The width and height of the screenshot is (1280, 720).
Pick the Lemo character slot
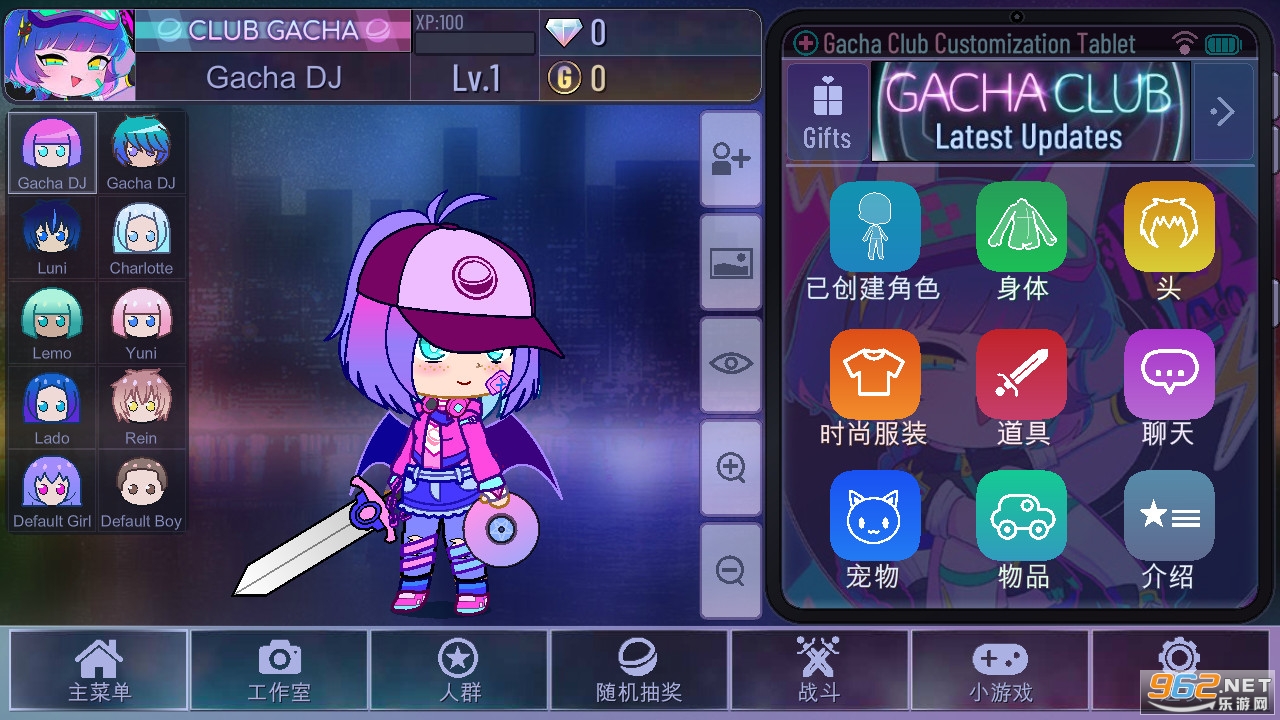[x=52, y=323]
